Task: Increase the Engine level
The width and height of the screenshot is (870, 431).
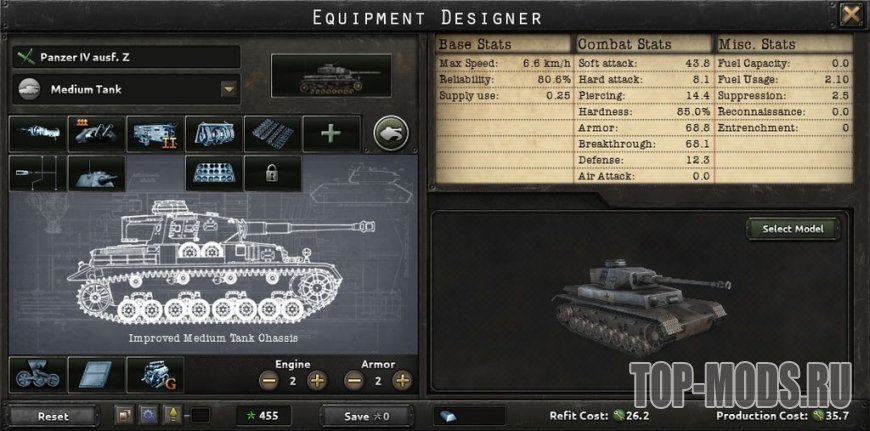Action: (317, 380)
